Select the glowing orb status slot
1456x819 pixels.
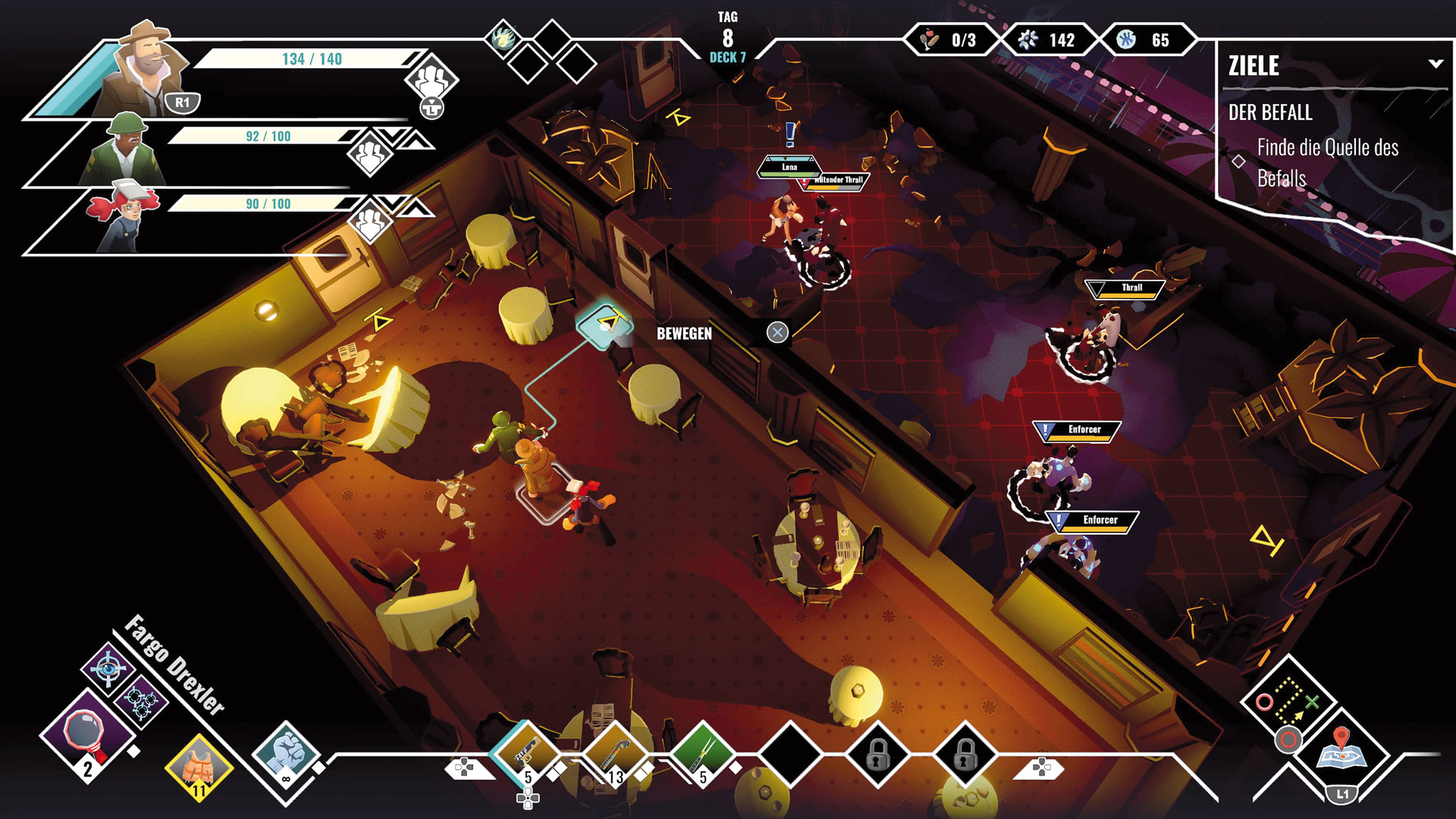503,38
